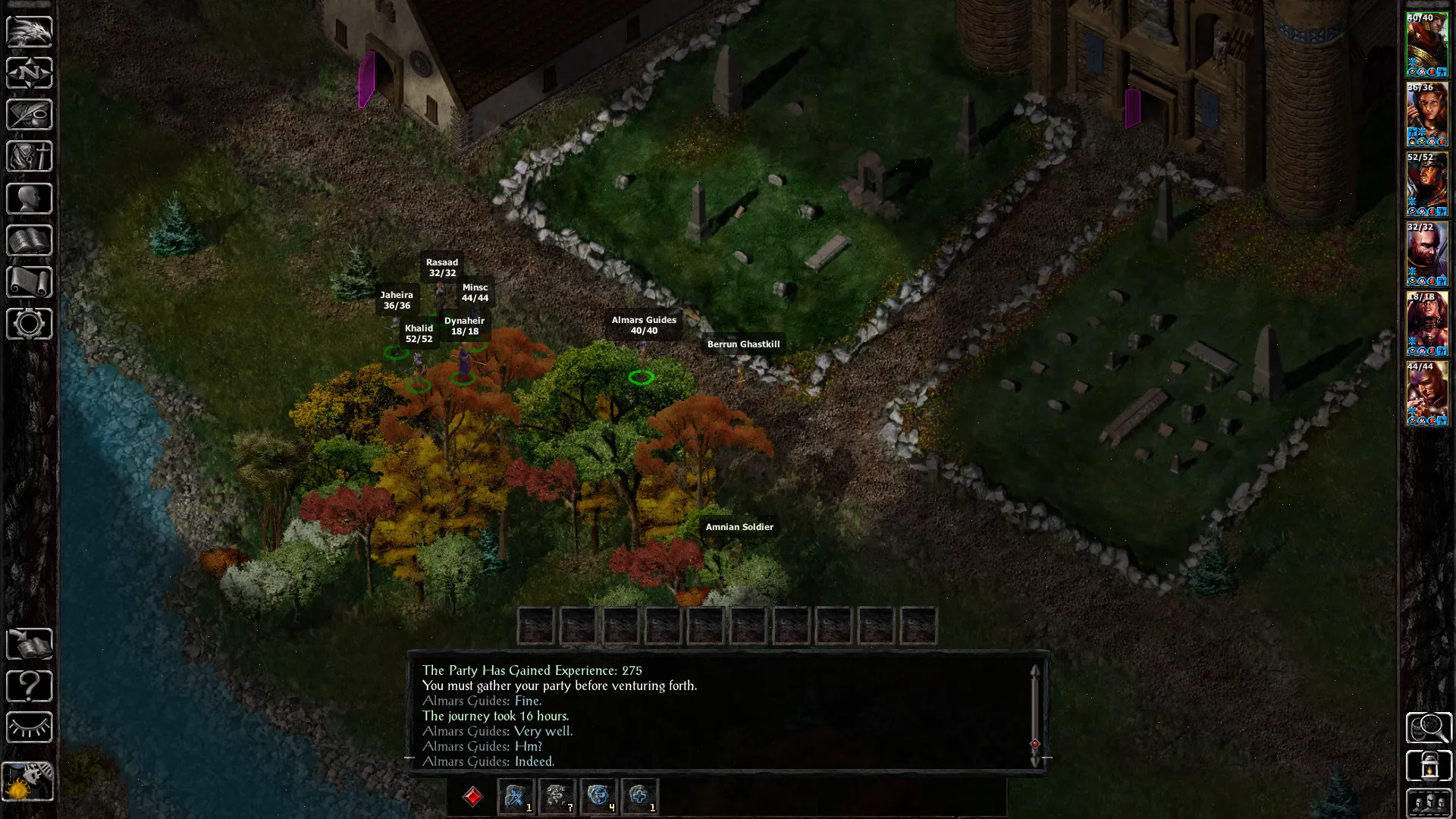Open the inventory backpack and sword button
1456x819 pixels.
(30, 157)
